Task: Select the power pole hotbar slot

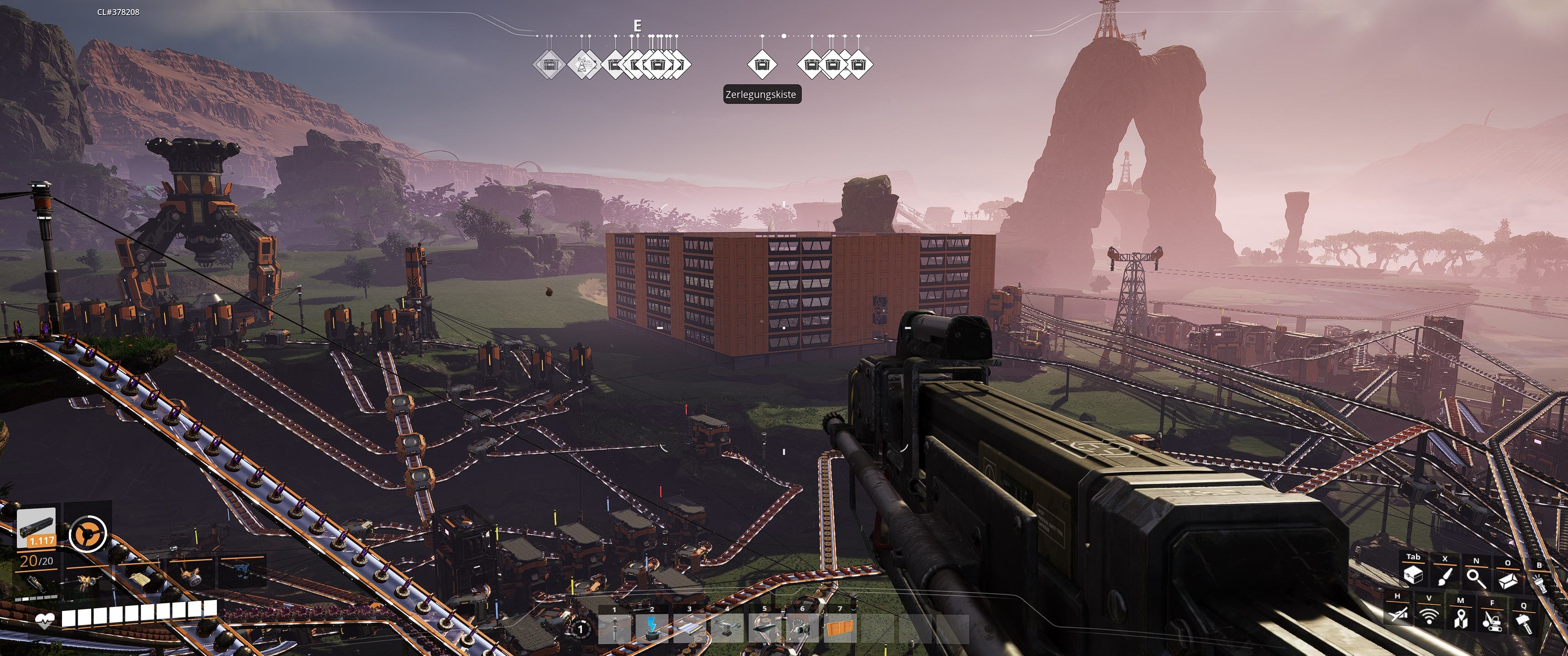Action: click(x=615, y=628)
